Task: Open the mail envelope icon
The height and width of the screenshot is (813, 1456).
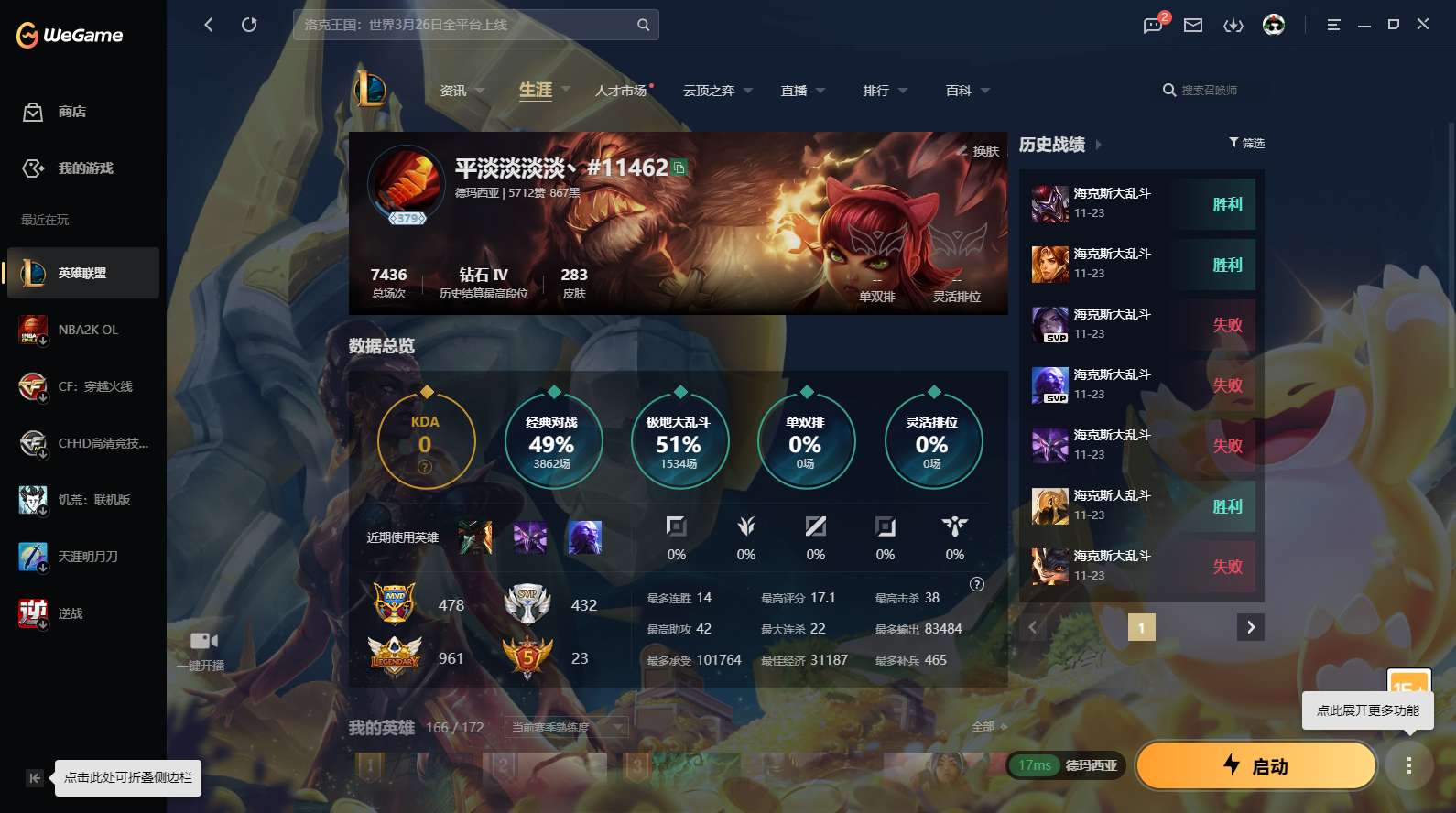Action: point(1192,25)
